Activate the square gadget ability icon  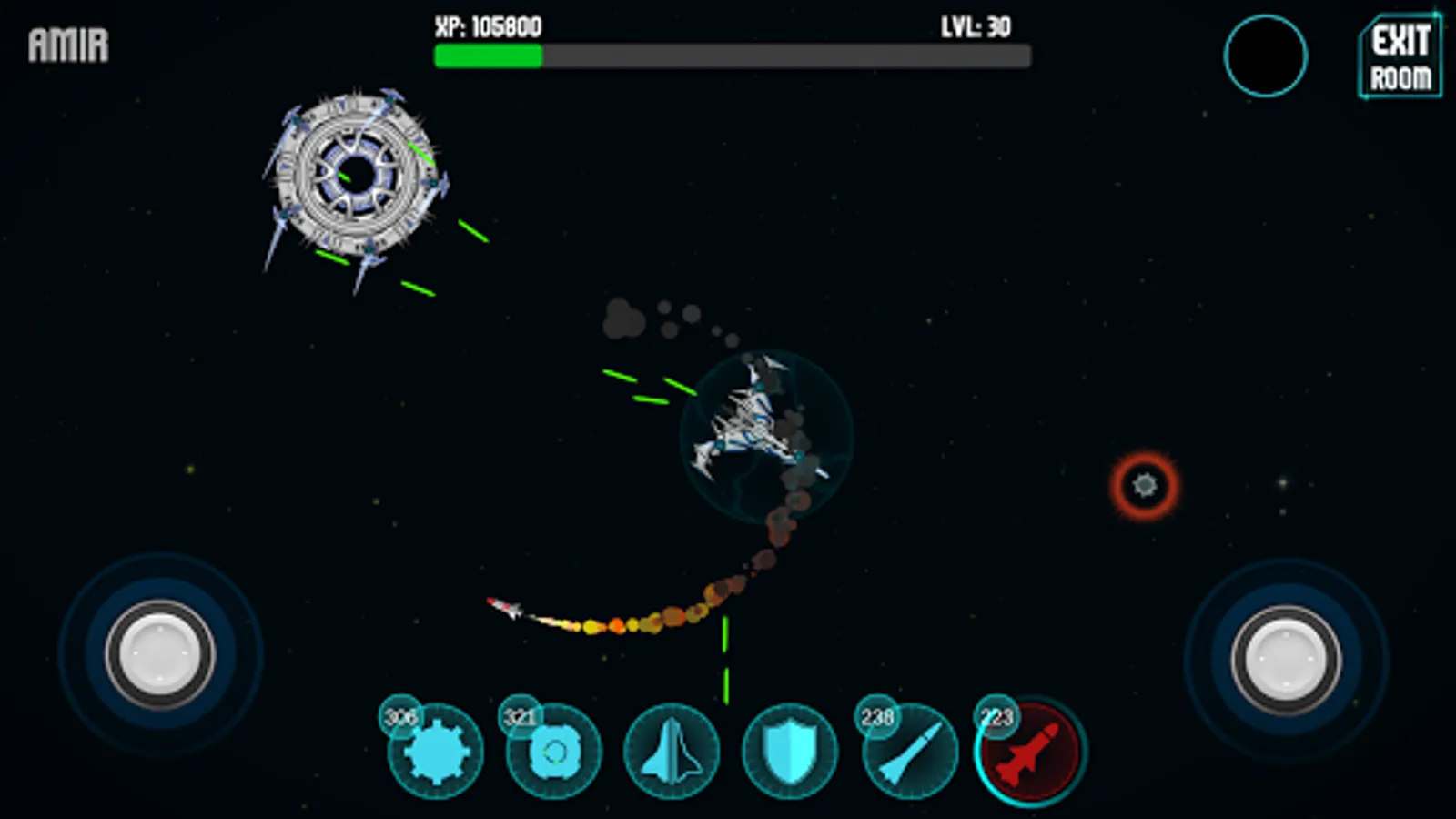click(553, 753)
